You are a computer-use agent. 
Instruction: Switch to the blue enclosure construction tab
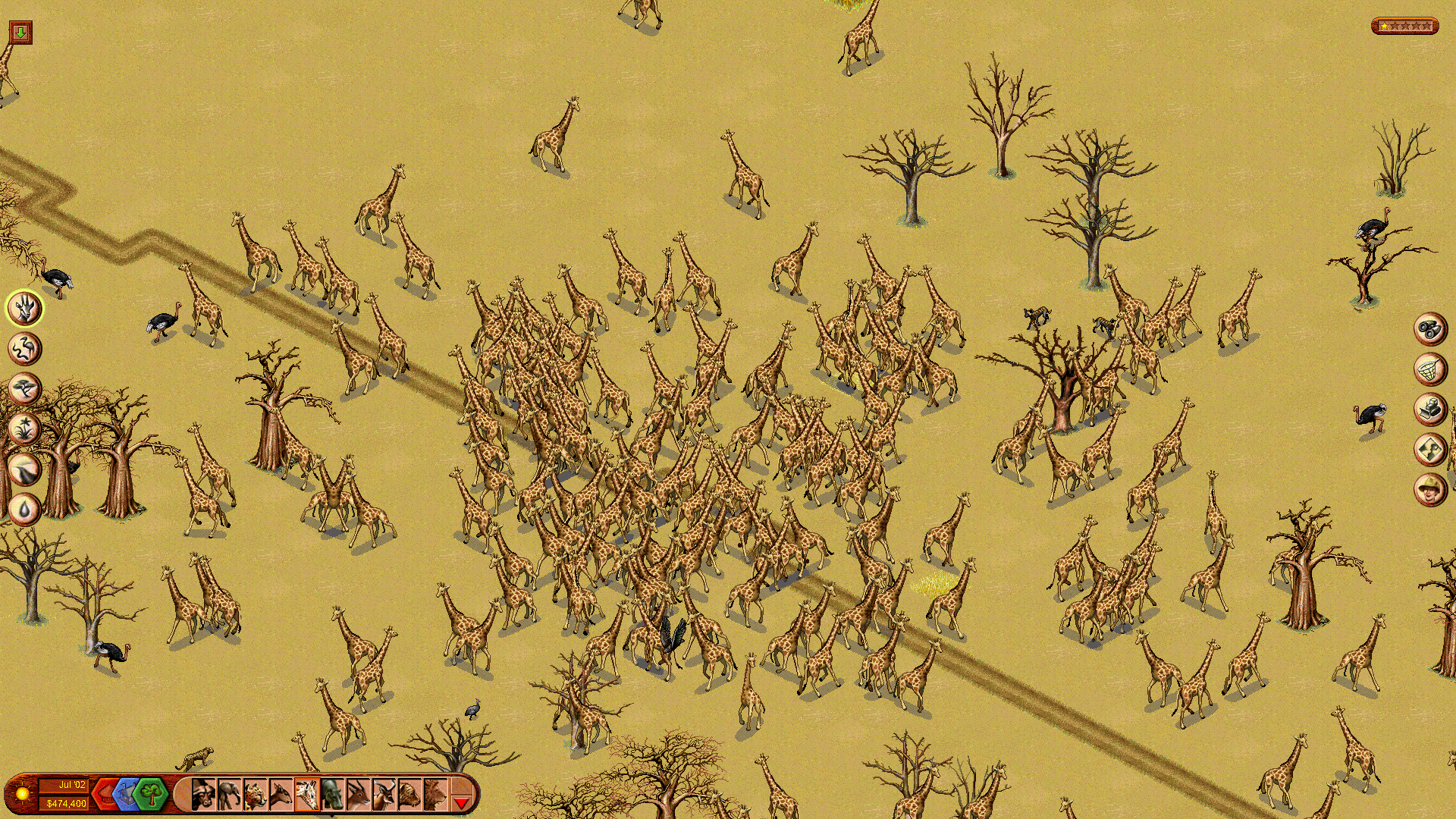pos(127,795)
